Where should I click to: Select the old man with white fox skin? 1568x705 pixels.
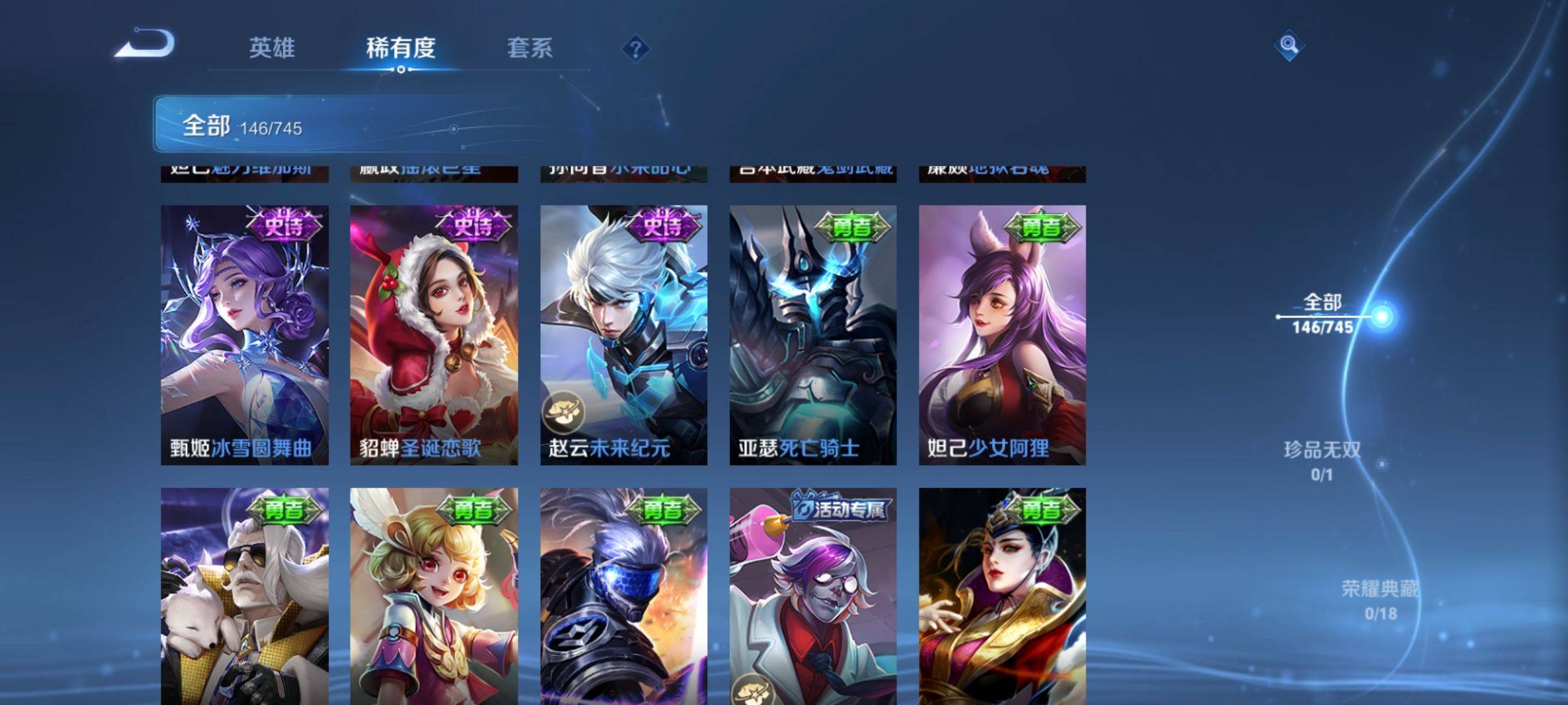click(244, 595)
